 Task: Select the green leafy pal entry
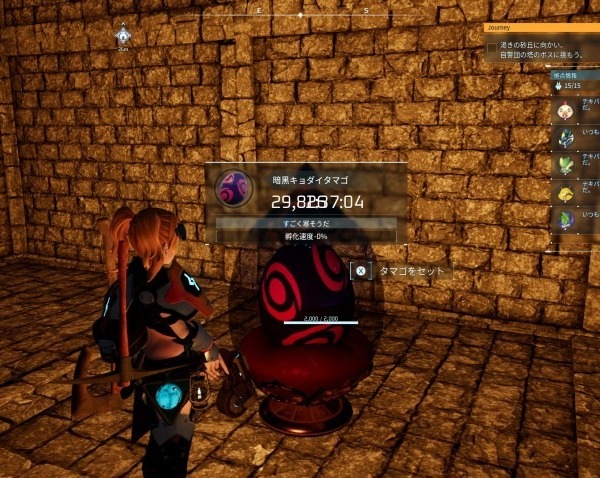click(566, 164)
